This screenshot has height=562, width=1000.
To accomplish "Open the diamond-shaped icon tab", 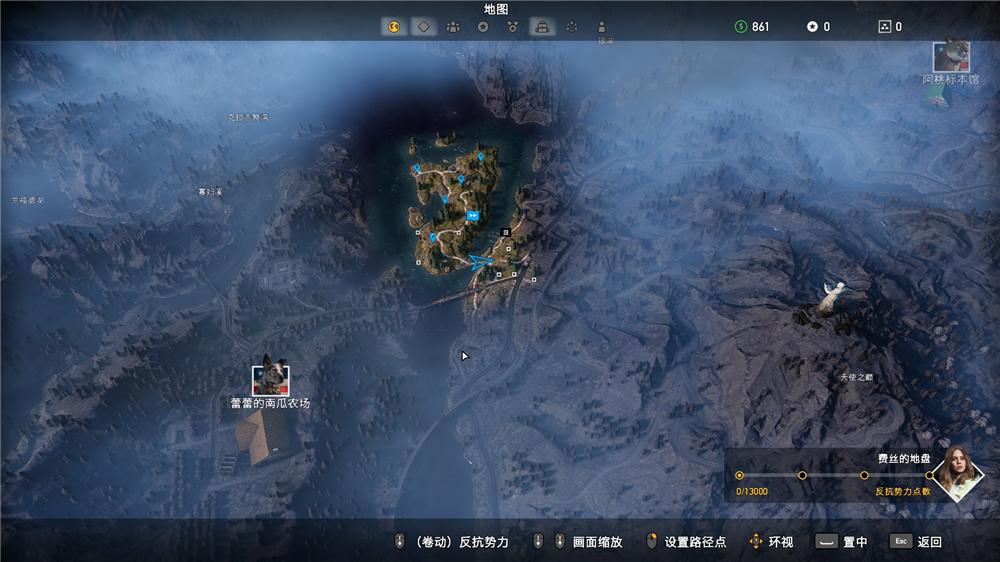I will coord(423,27).
